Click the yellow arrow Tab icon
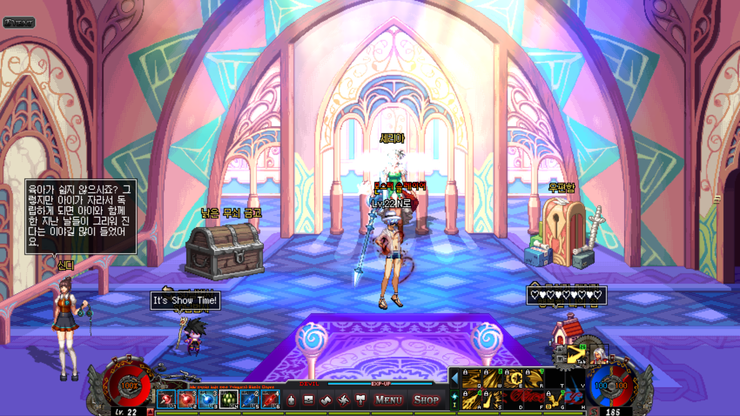The image size is (740, 416). [x=574, y=355]
